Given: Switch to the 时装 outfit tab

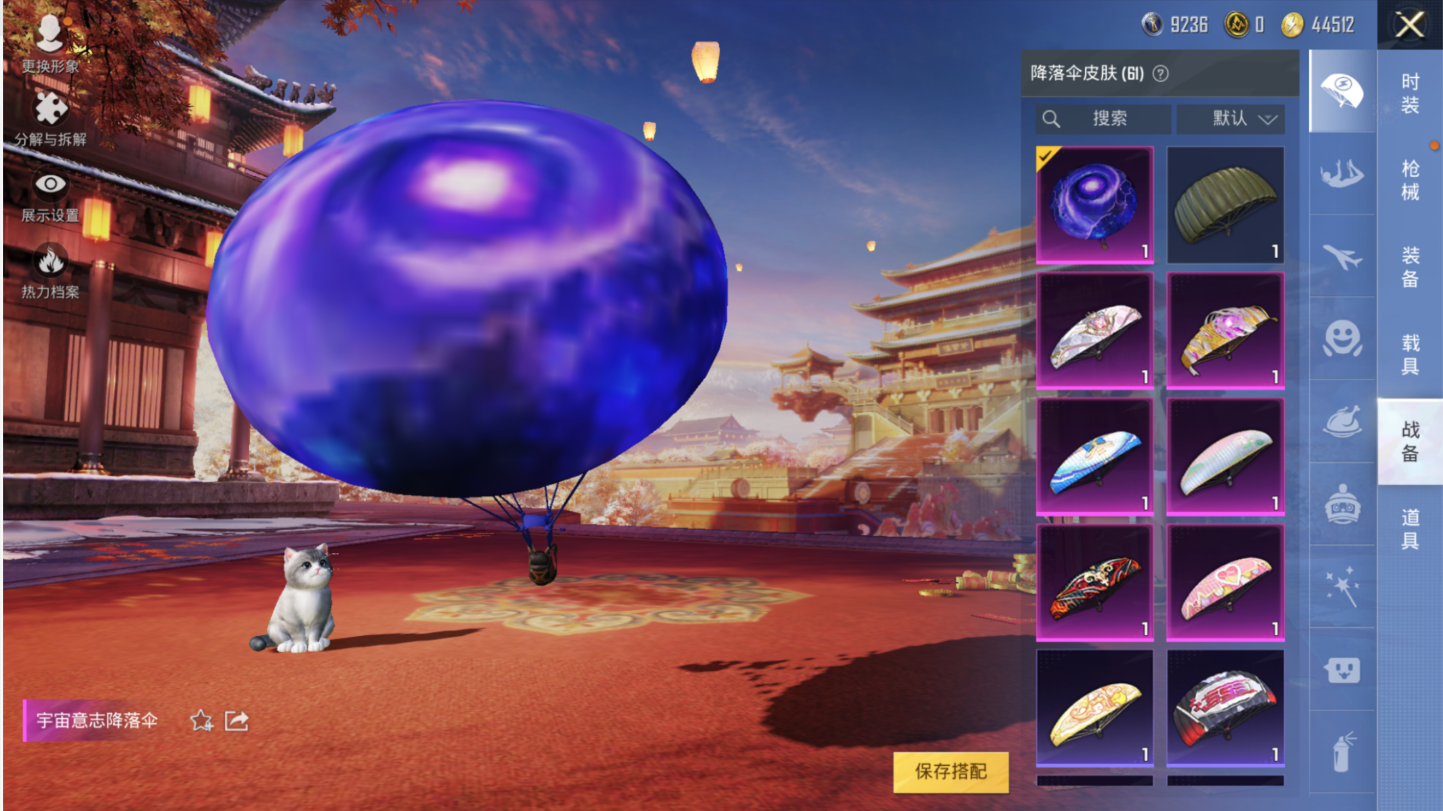Looking at the screenshot, I should coord(1410,93).
